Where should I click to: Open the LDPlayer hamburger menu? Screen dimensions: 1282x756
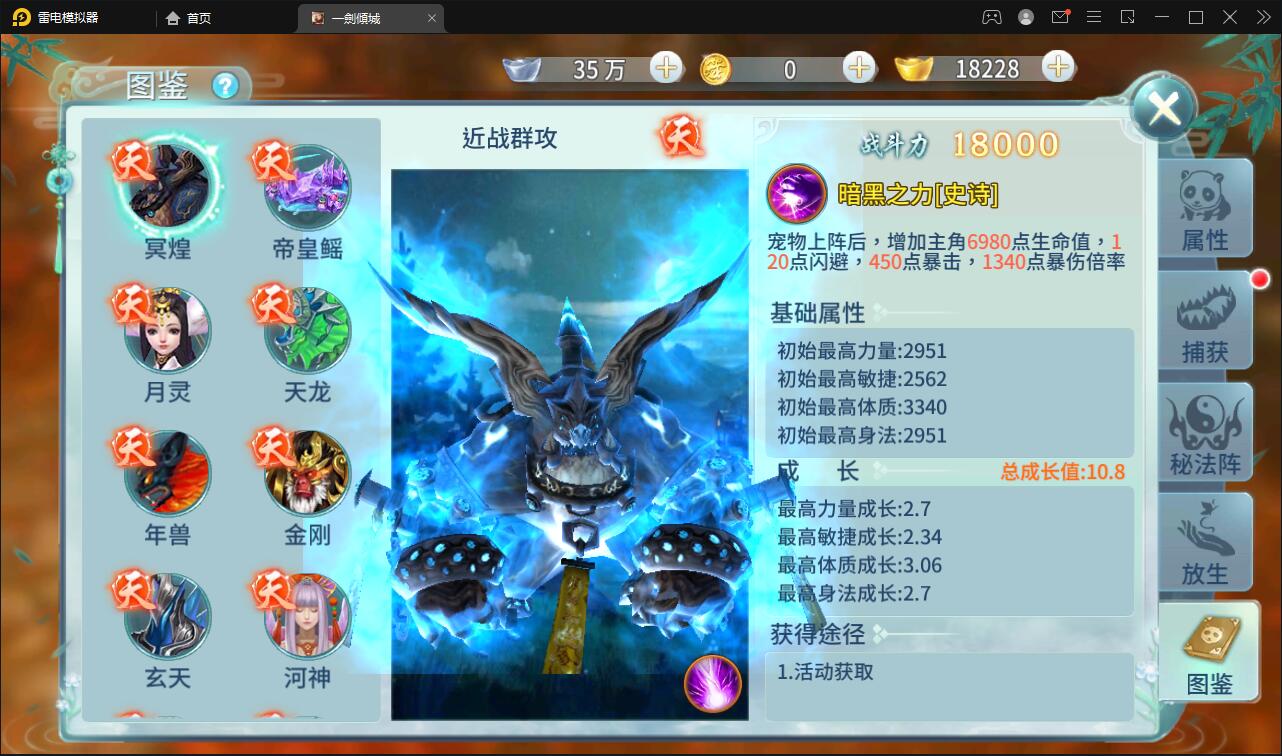(1093, 17)
